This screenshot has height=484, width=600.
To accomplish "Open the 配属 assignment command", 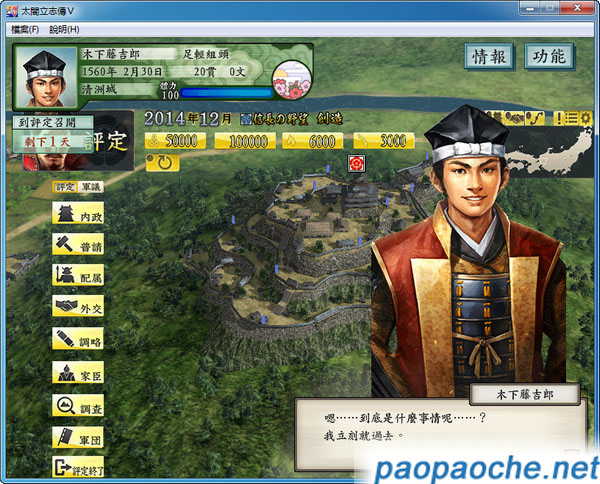I will (x=79, y=276).
